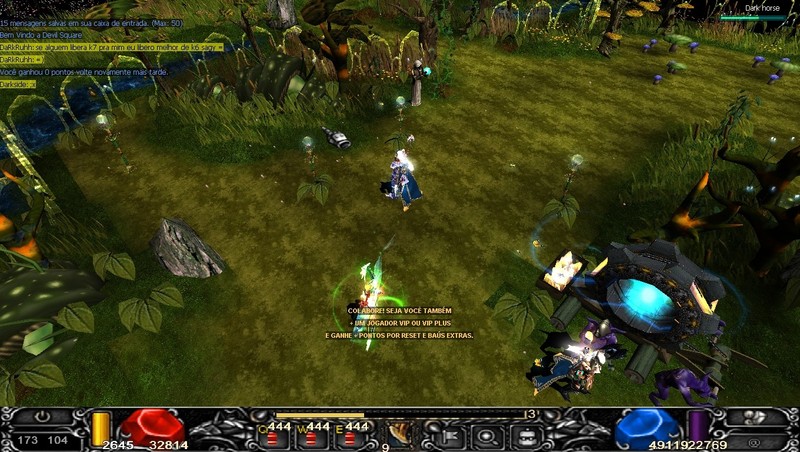Use the potion in the W slot
The image size is (800, 452).
point(312,435)
